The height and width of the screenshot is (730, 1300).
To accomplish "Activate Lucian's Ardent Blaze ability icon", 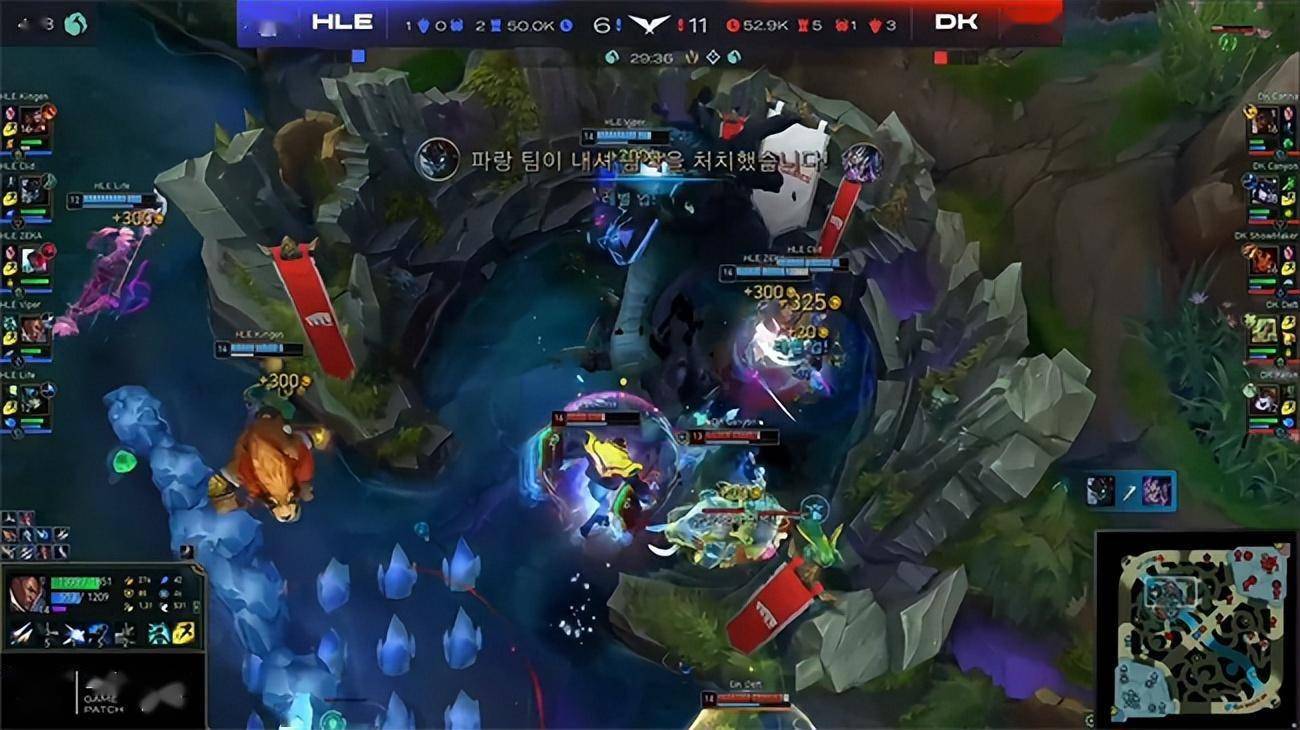I will coord(73,634).
